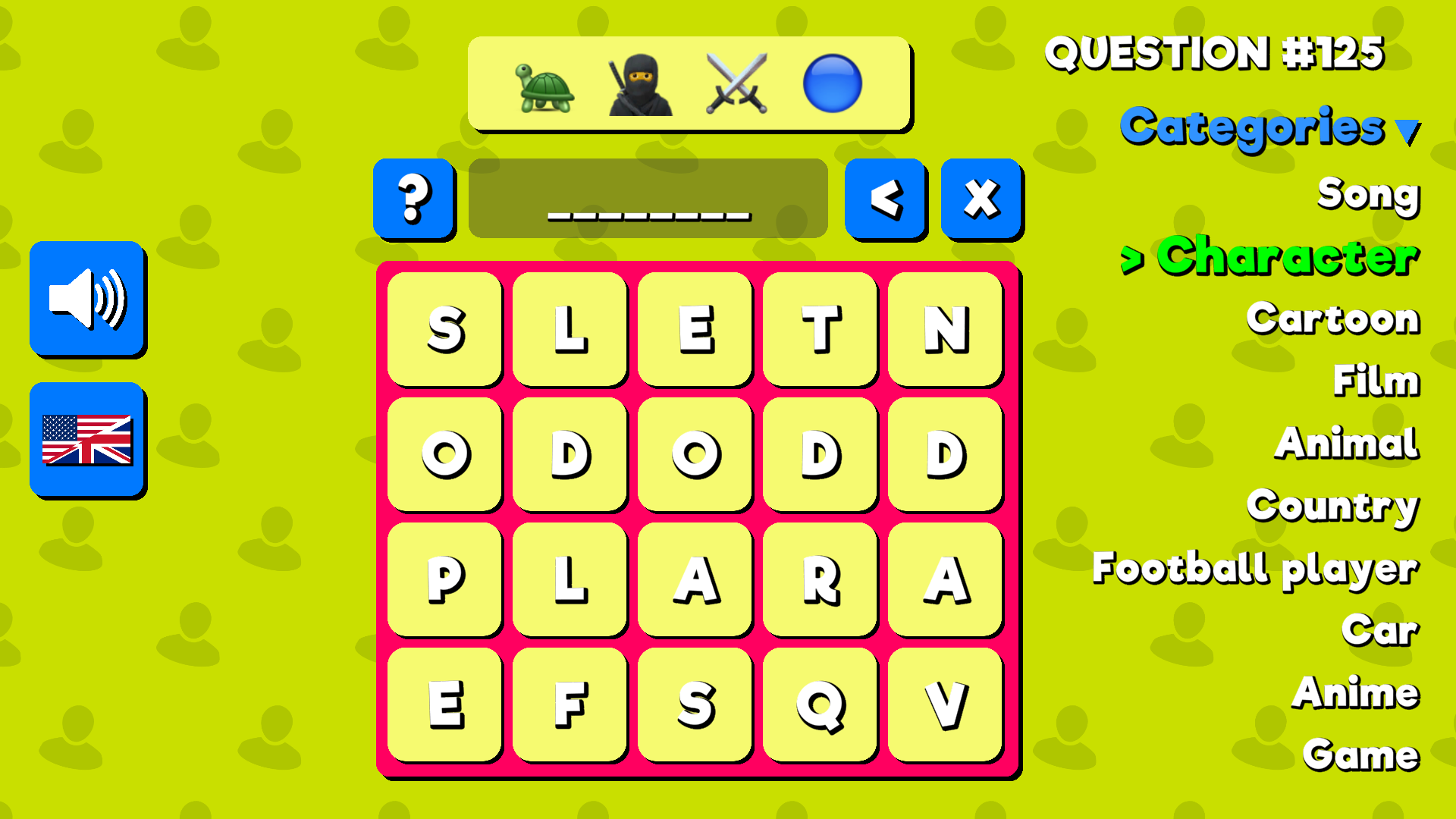
Task: Click the hint question mark icon
Action: (414, 199)
